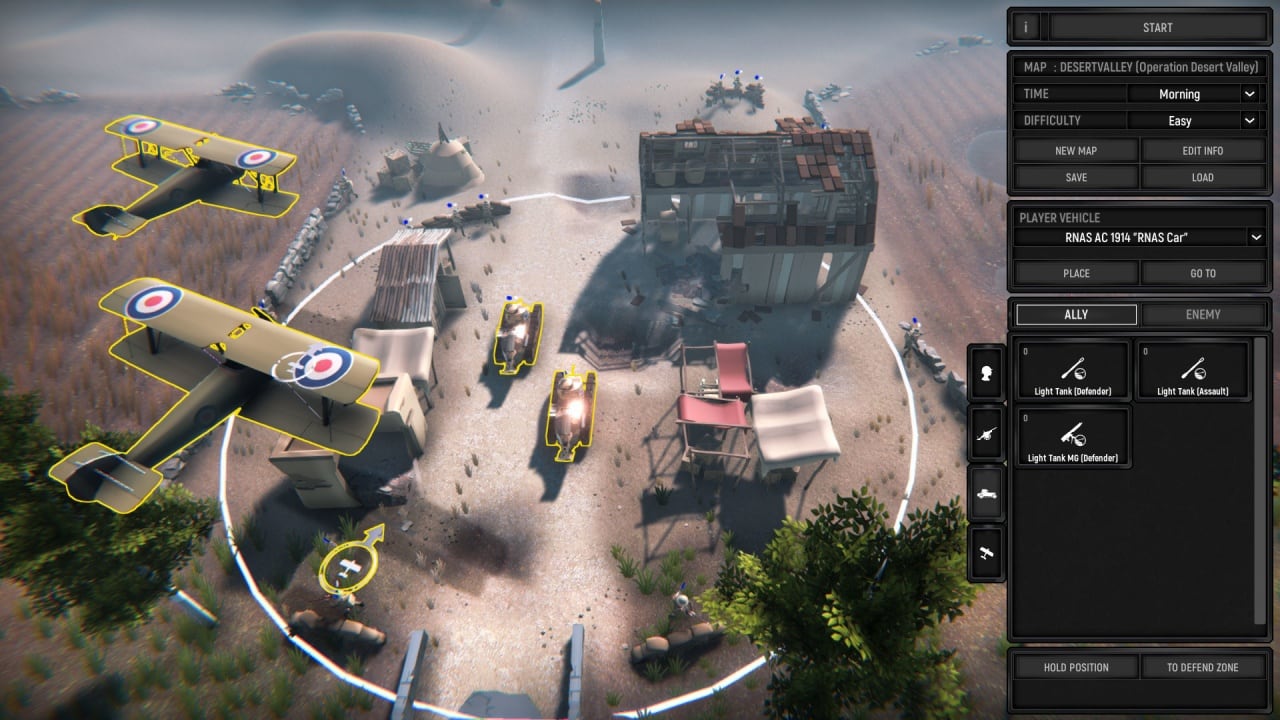Open the TIME dropdown showing Morning

(1192, 94)
